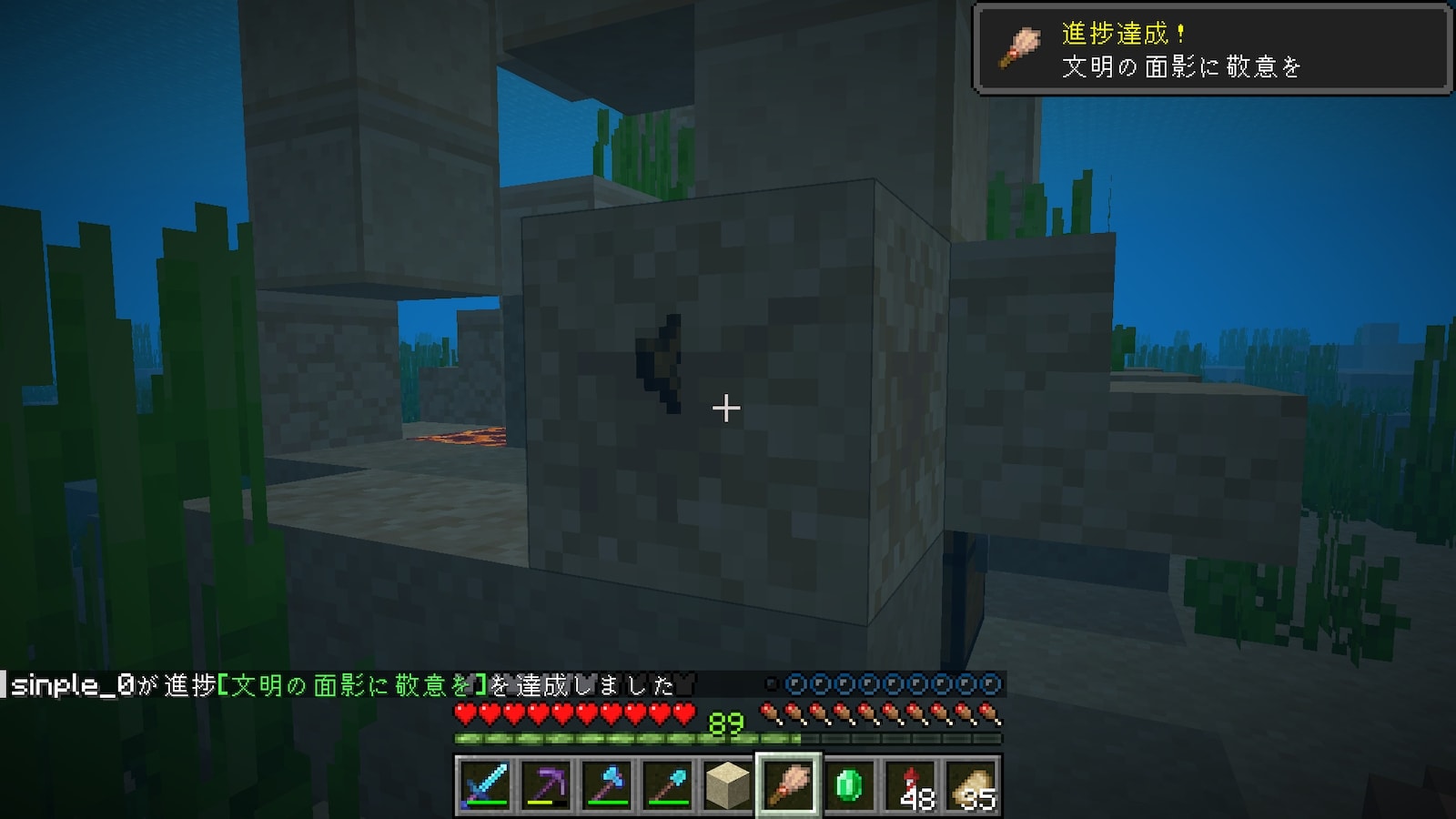Viewport: 1456px width, 819px height.
Task: Select the bread stack of 35
Action: [971, 784]
